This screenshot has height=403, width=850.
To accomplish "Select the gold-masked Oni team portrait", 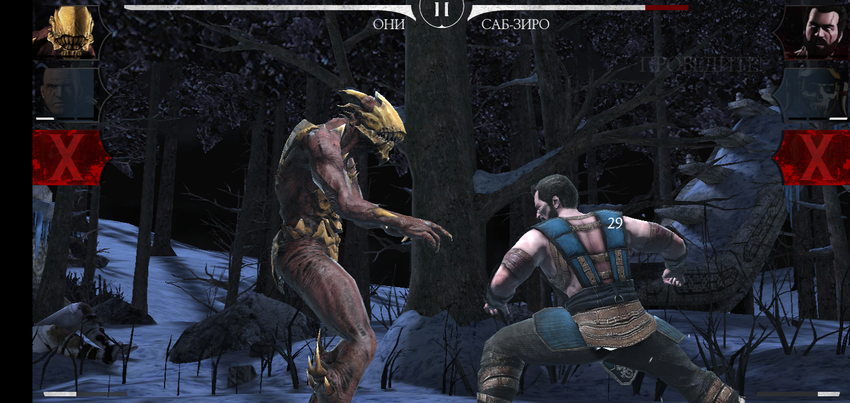I will click(66, 30).
